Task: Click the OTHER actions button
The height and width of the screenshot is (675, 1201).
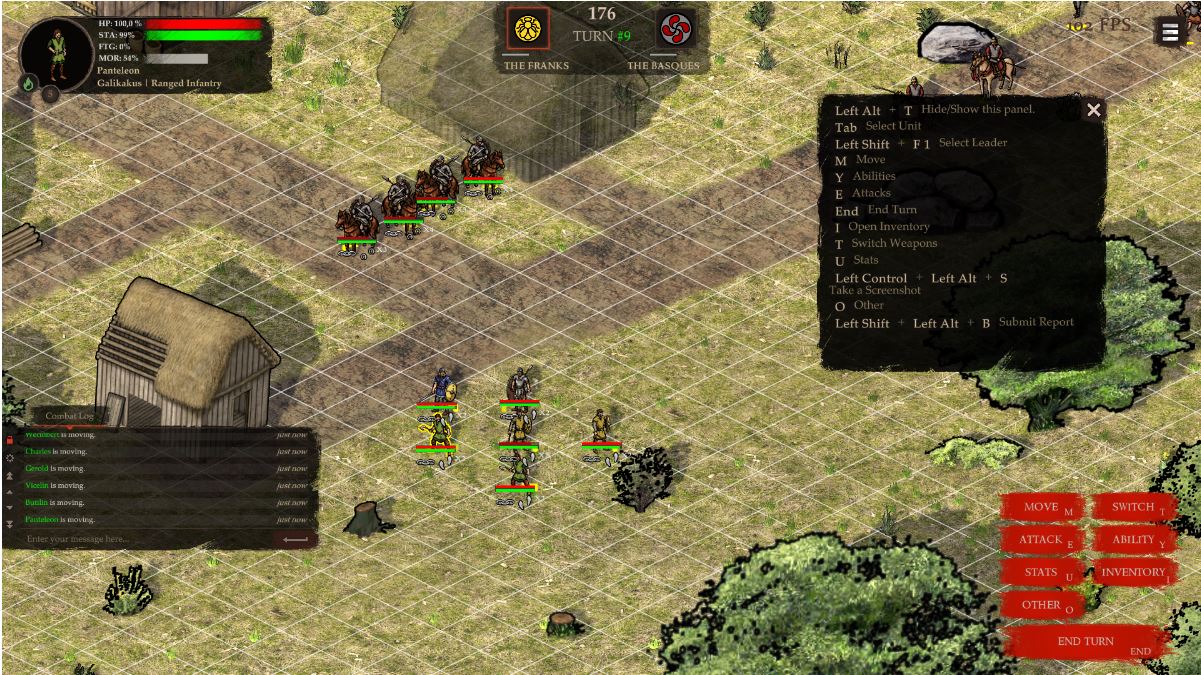Action: click(1041, 605)
